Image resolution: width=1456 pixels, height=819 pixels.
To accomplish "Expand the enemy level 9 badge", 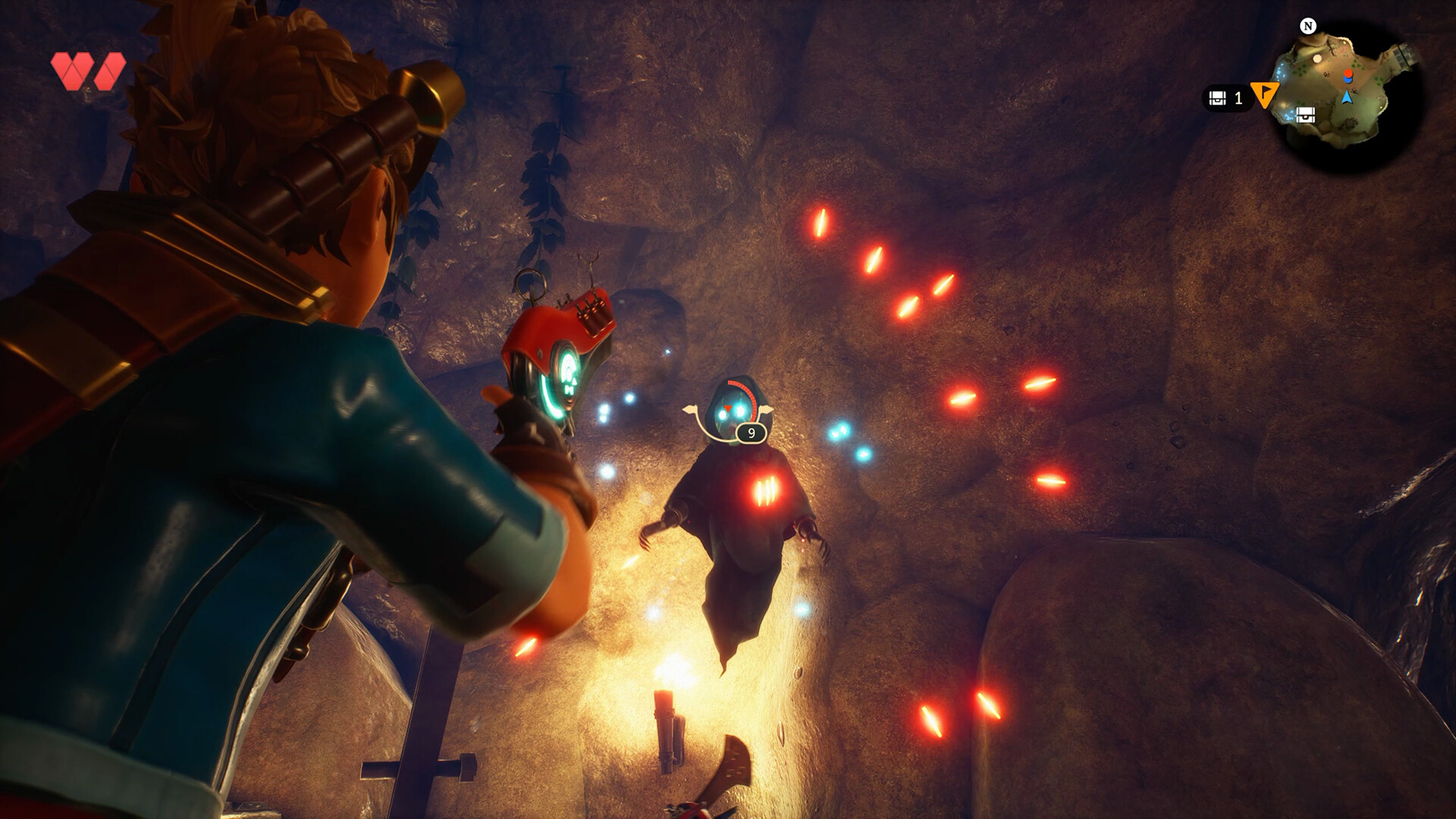I will 752,432.
